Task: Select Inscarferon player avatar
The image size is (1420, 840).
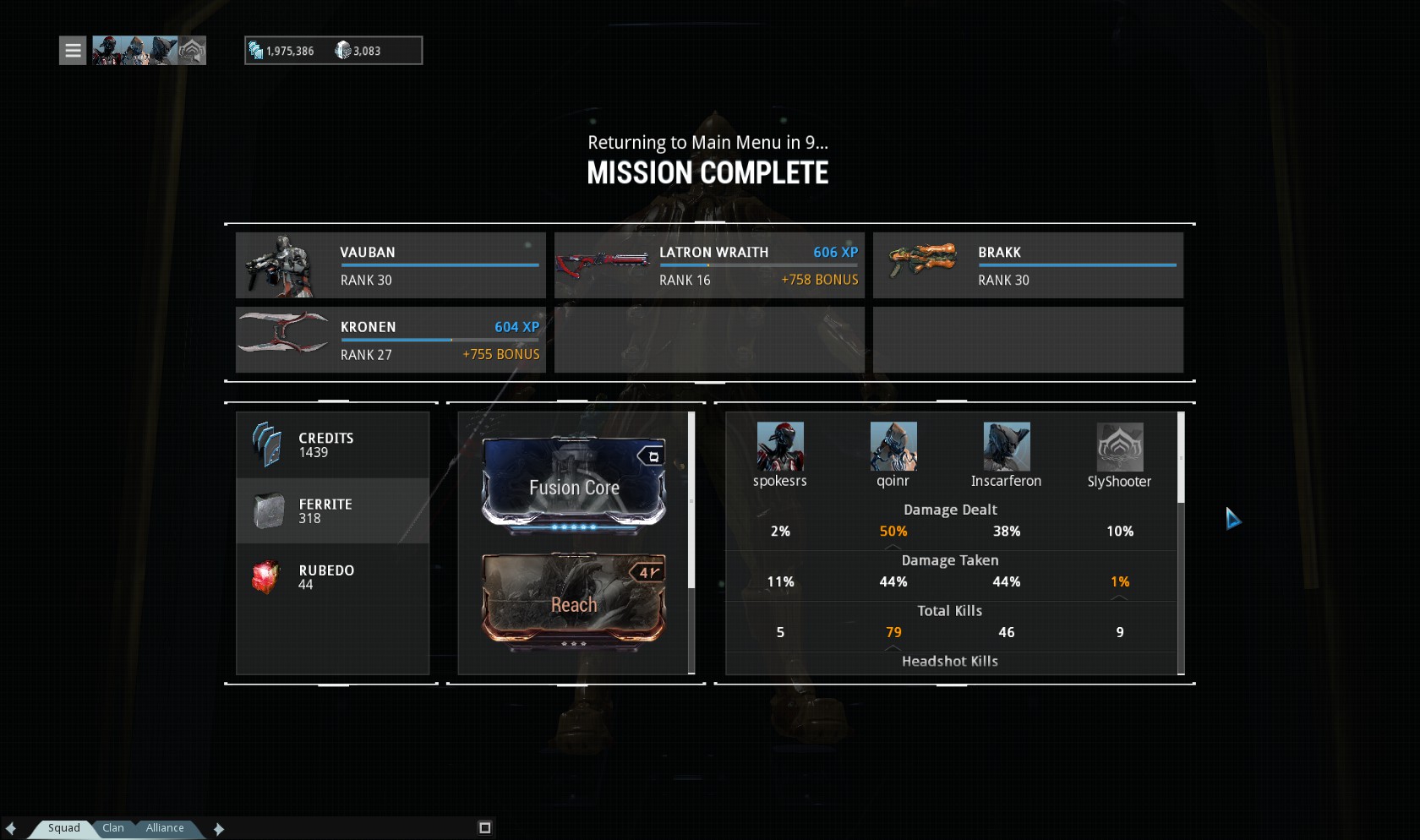Action: [1007, 446]
